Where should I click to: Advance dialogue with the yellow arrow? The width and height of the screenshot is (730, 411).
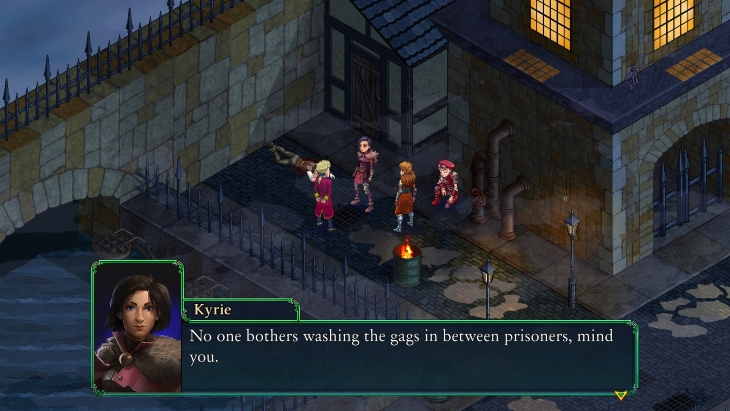point(621,394)
